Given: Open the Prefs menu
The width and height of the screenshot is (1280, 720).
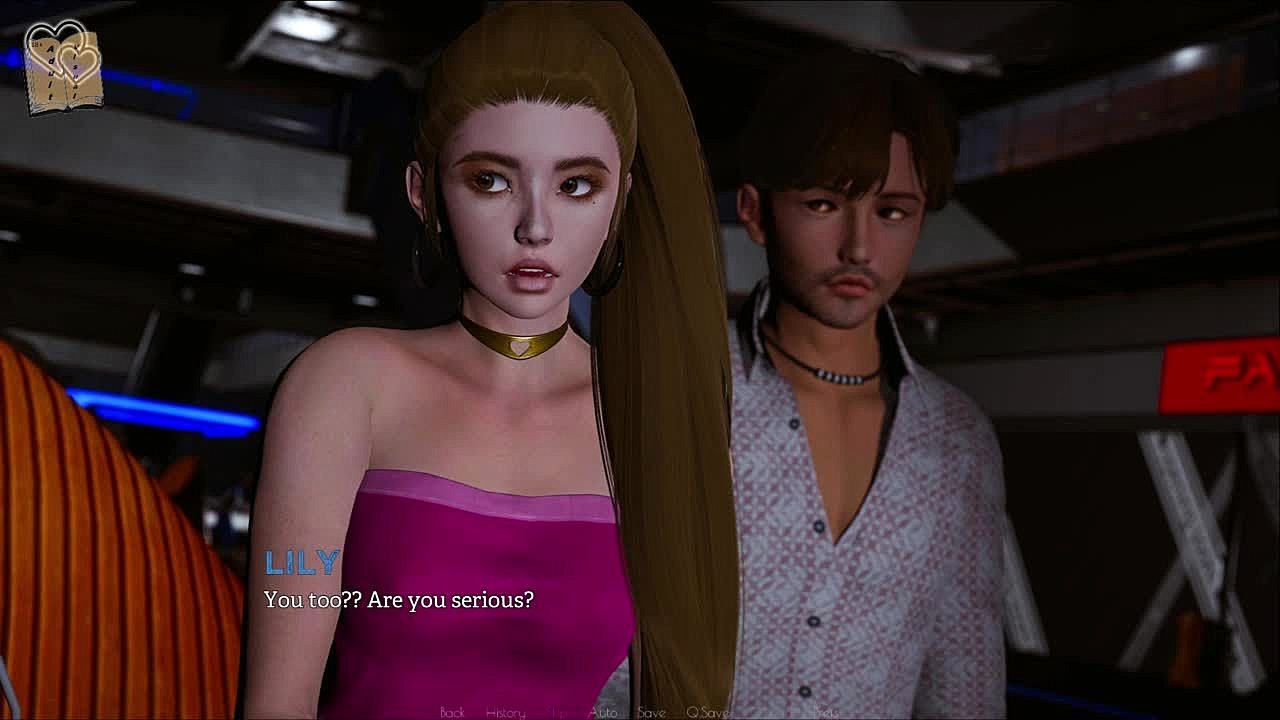Looking at the screenshot, I should click(825, 712).
